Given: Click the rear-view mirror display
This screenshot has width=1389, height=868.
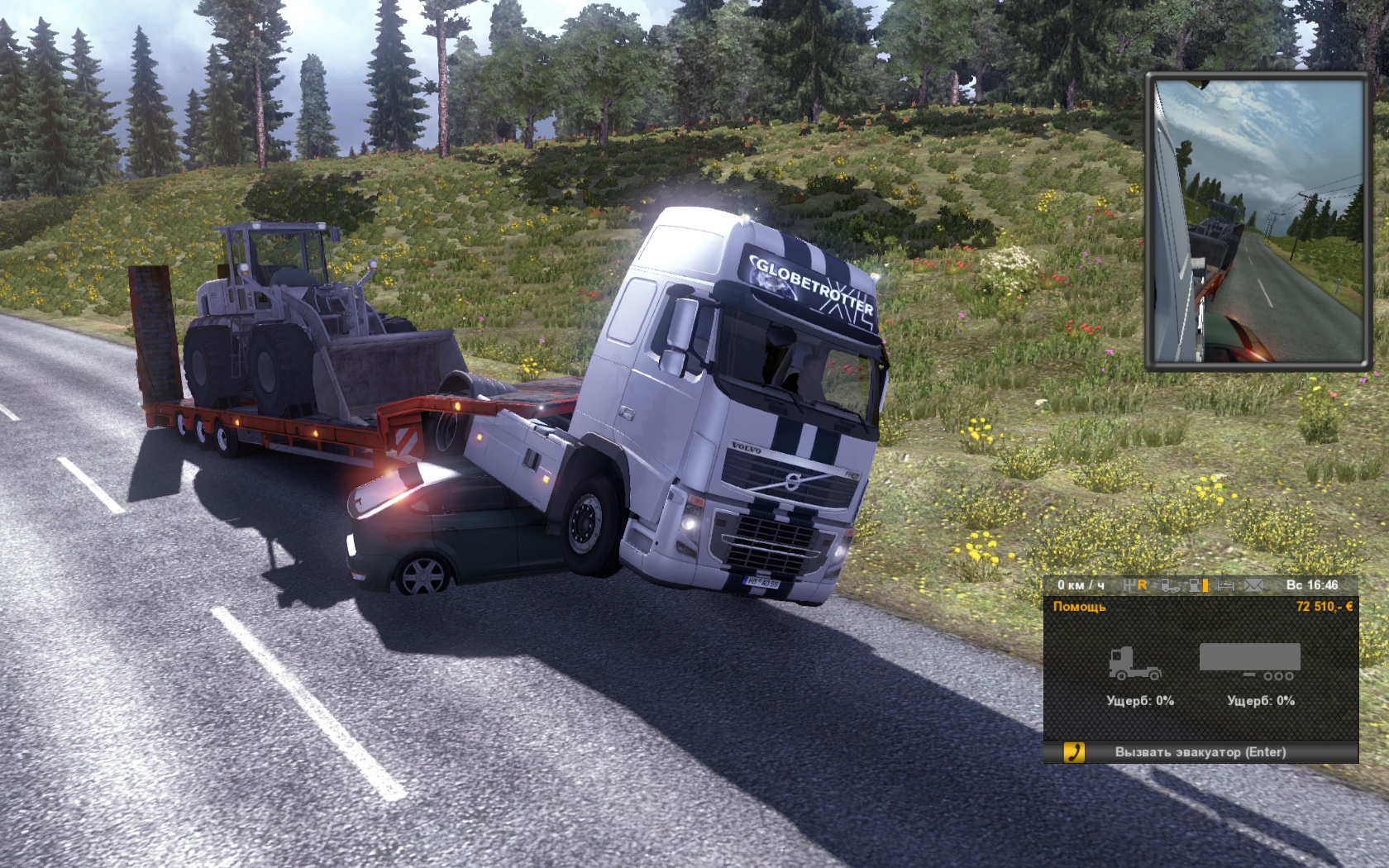Looking at the screenshot, I should tap(1256, 222).
